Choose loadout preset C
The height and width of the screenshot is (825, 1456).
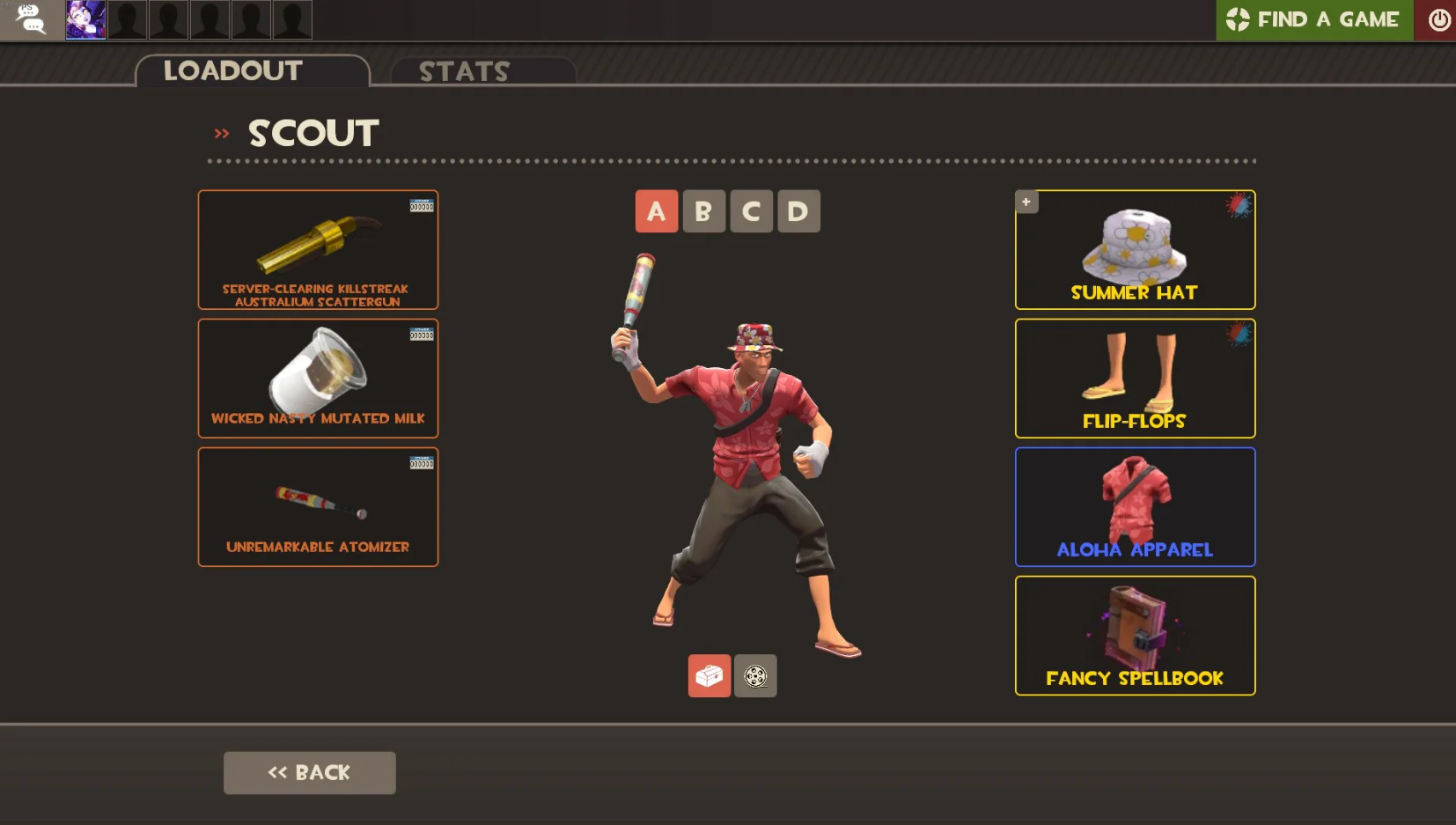click(x=751, y=211)
